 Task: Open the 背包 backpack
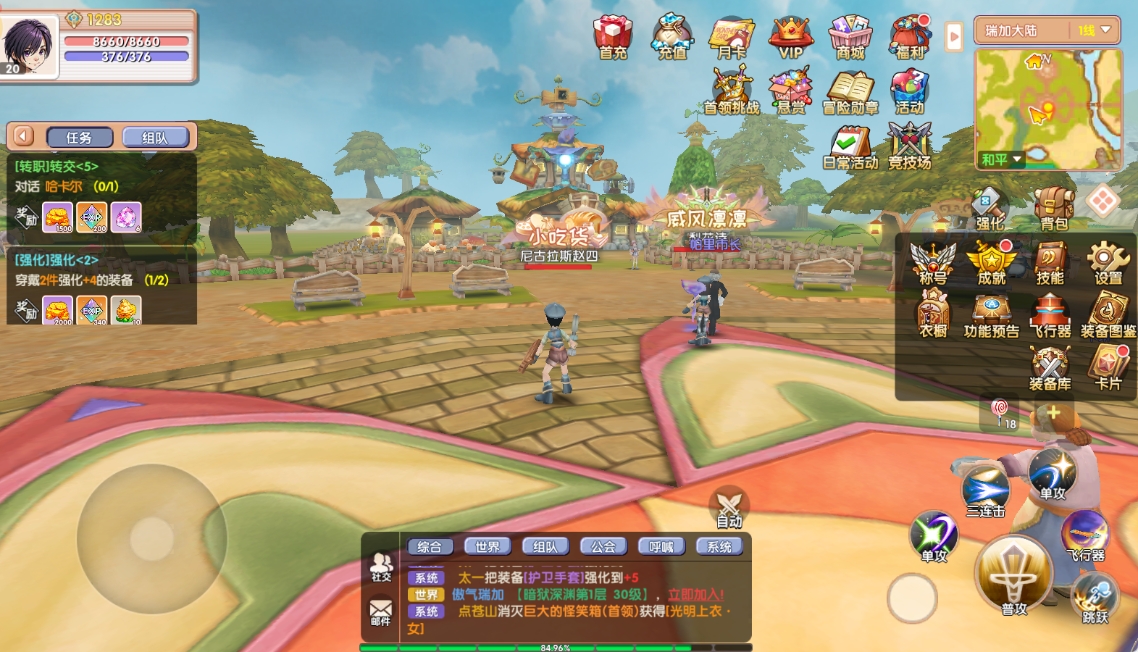tap(1054, 207)
